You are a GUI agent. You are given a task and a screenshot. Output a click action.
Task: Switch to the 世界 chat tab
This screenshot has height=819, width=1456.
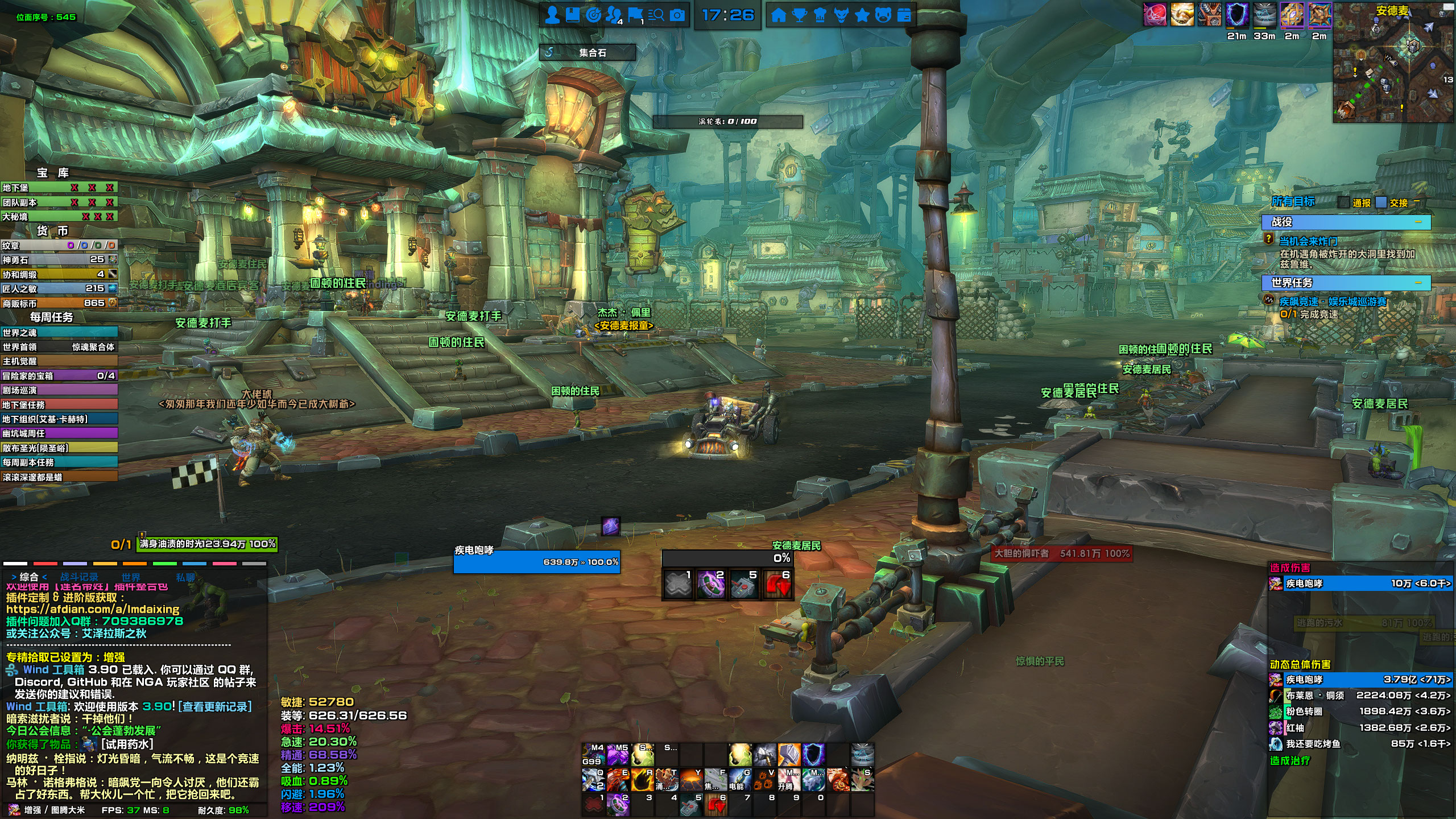(x=130, y=577)
